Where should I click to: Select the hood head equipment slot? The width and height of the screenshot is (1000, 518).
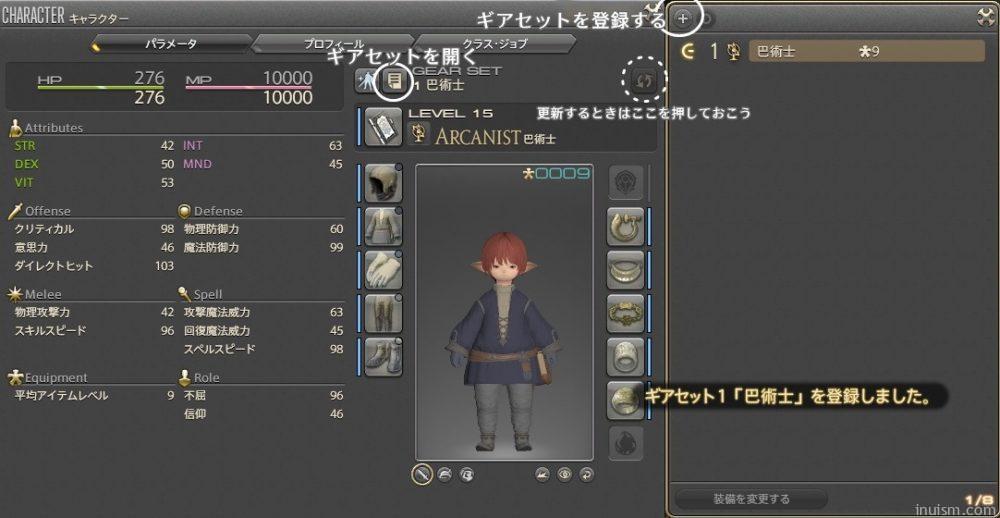381,183
